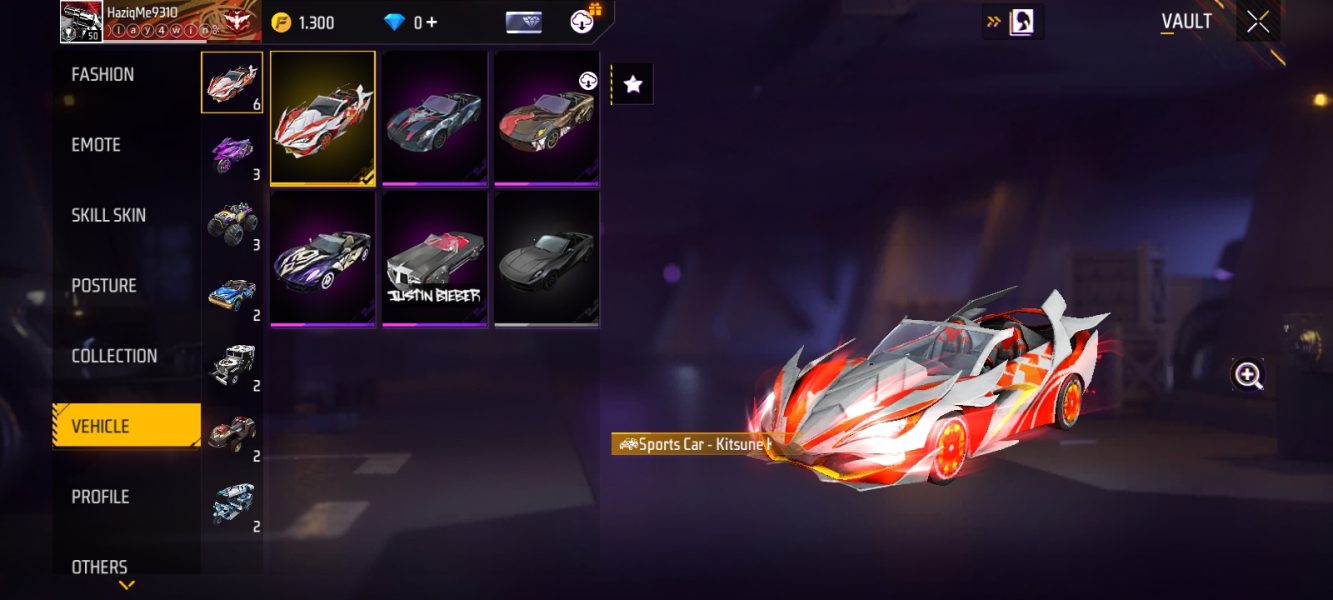1333x600 pixels.
Task: Open the white star favorites filter
Action: pyautogui.click(x=633, y=85)
